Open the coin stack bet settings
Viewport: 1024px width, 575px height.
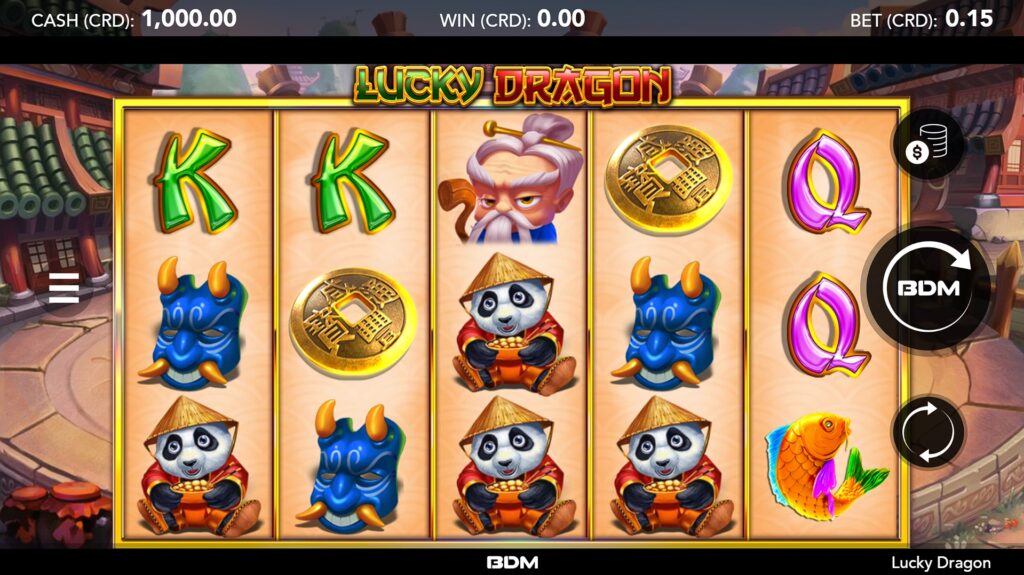click(927, 146)
